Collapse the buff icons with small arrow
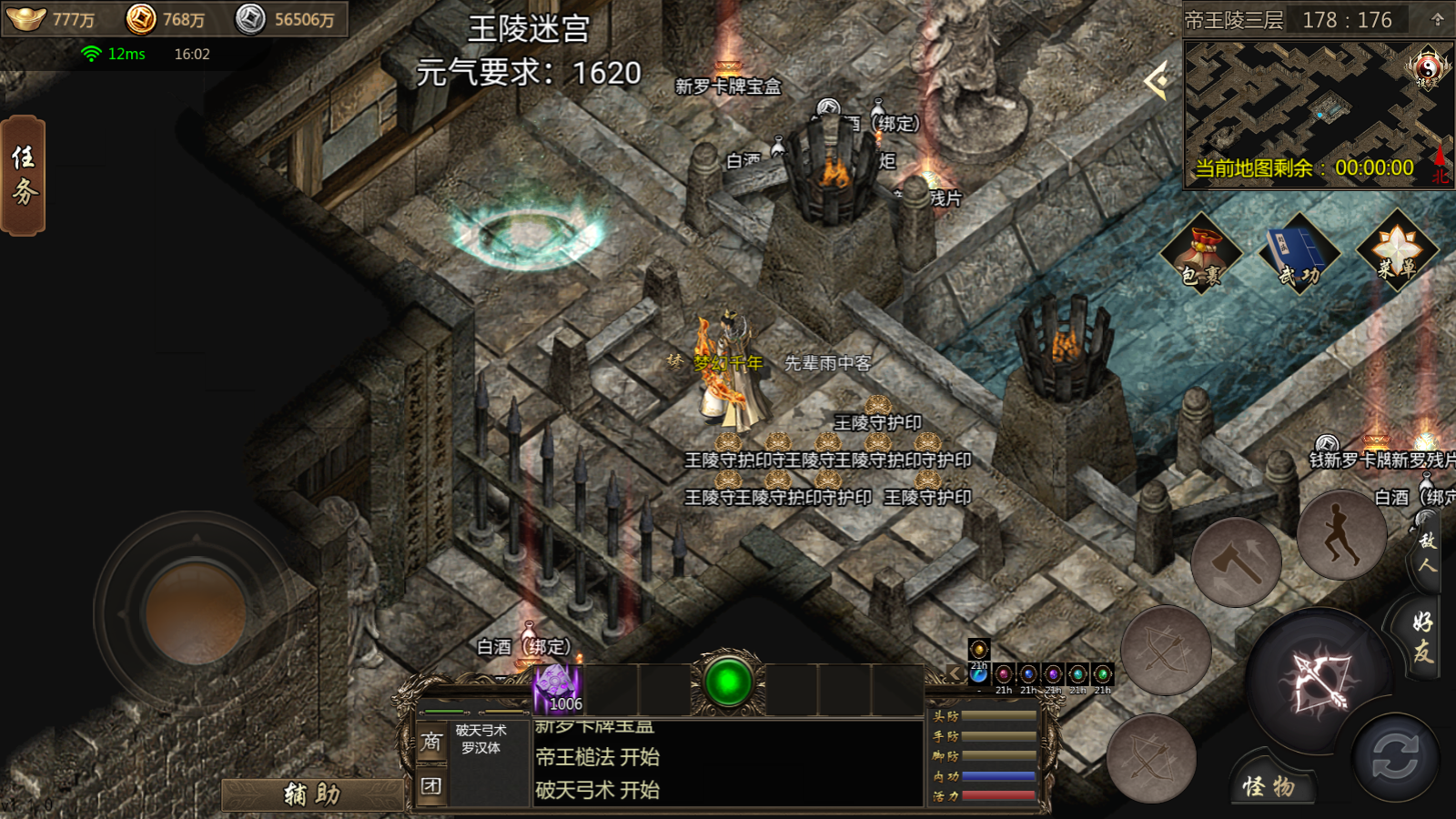Viewport: 1456px width, 819px height. [954, 673]
